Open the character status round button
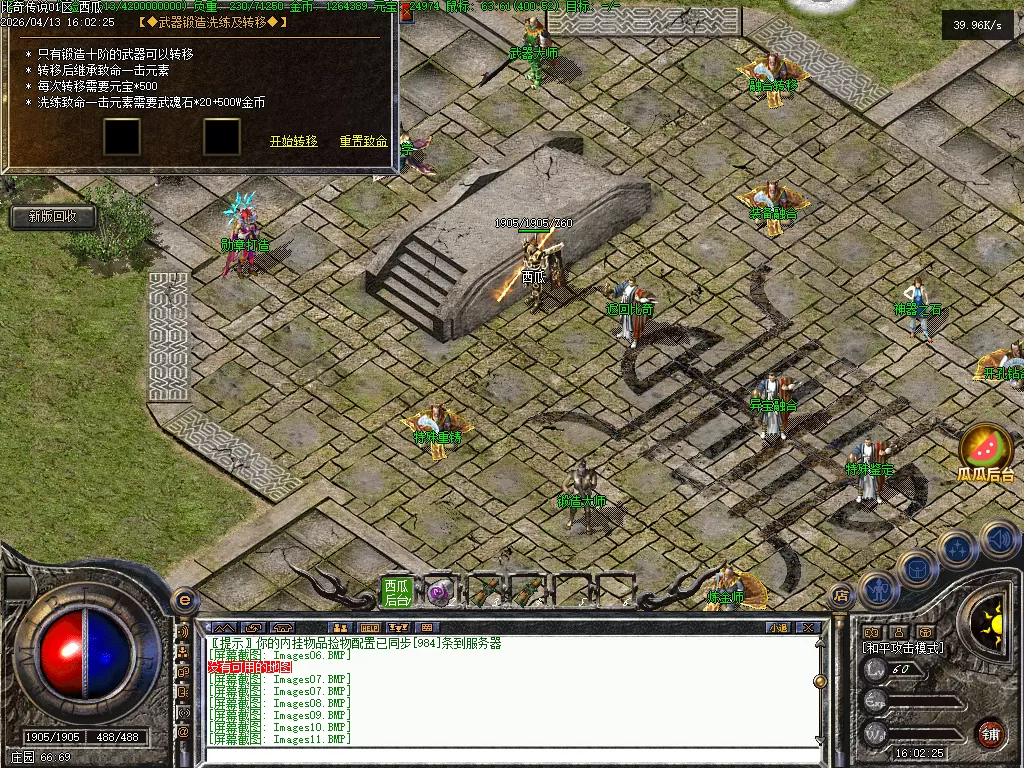Viewport: 1024px width, 768px height. [877, 590]
